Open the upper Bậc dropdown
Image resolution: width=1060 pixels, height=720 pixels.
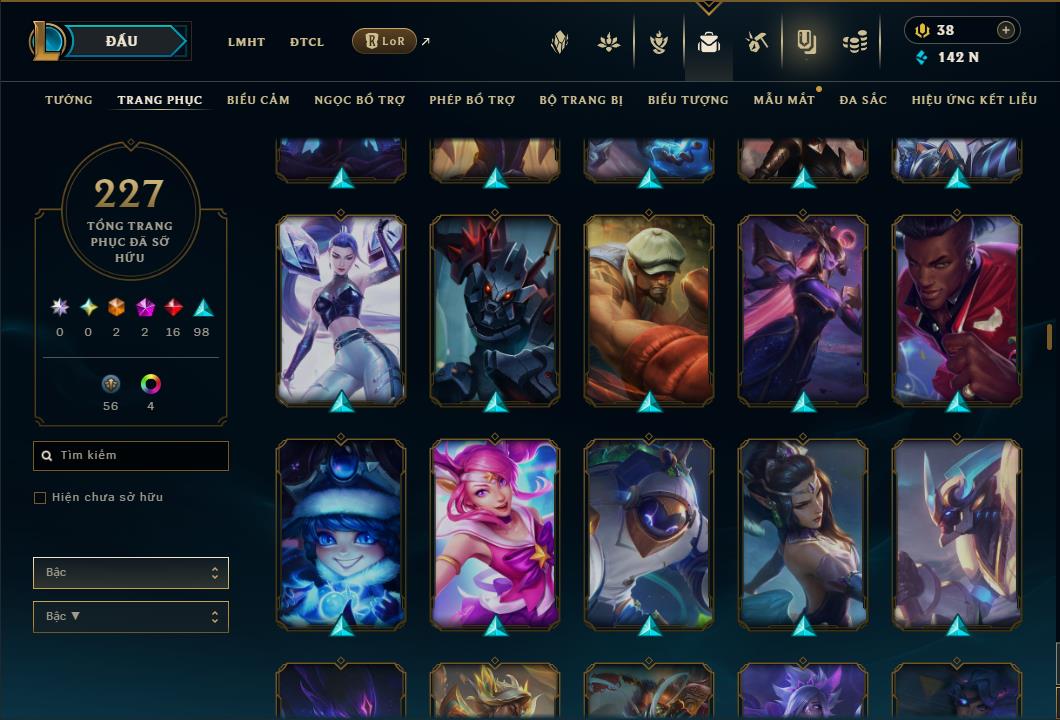pos(131,573)
